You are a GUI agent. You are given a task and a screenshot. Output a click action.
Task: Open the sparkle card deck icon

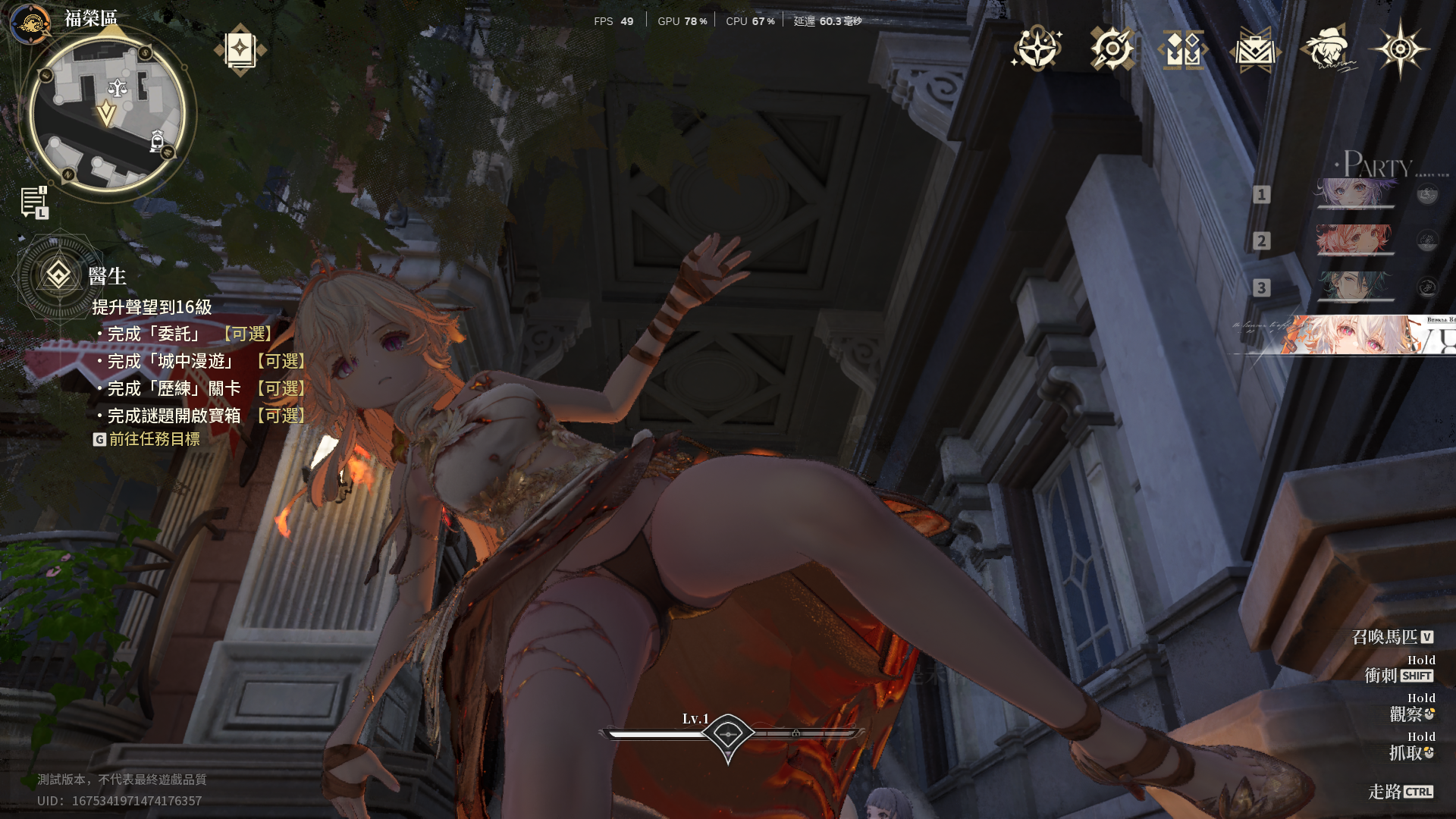click(240, 50)
